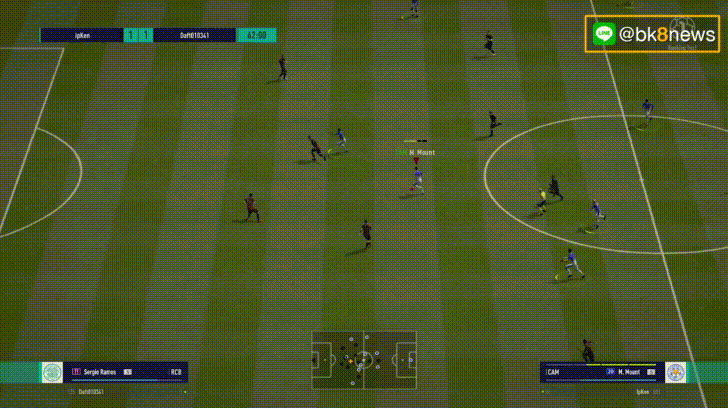
Task: Click the right team crest badge
Action: click(675, 372)
